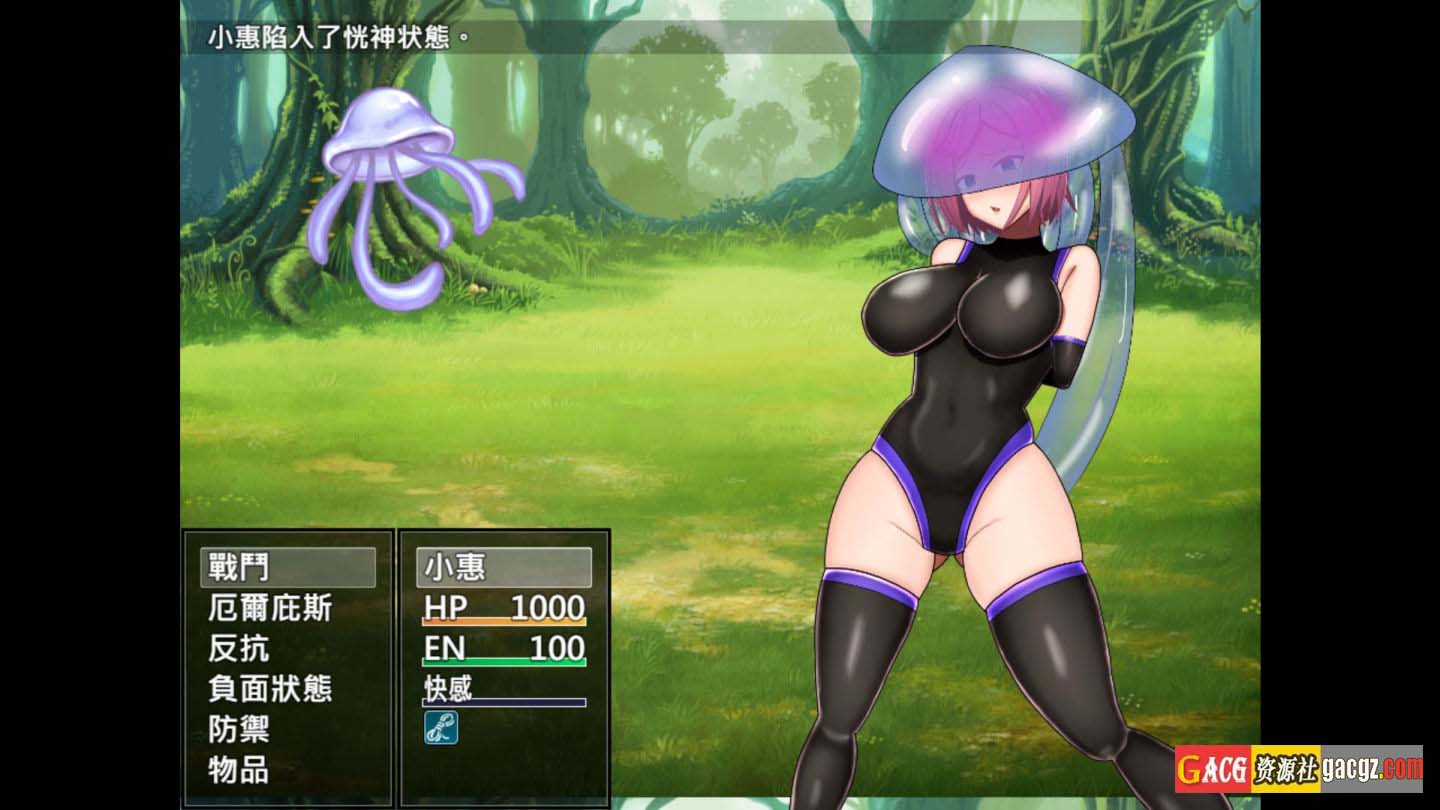1440x810 pixels.
Task: Pick the 反抗 resist command
Action: coord(240,649)
